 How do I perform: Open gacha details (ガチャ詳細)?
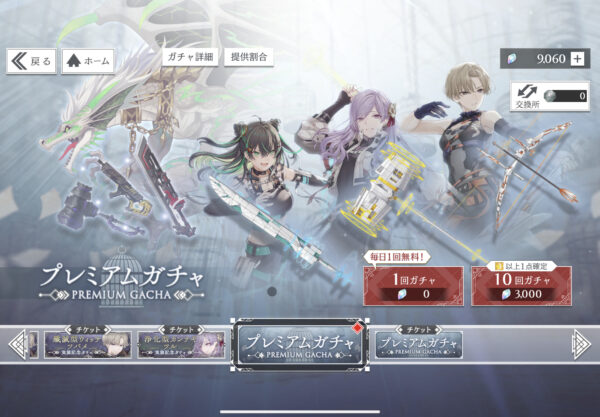coord(190,58)
